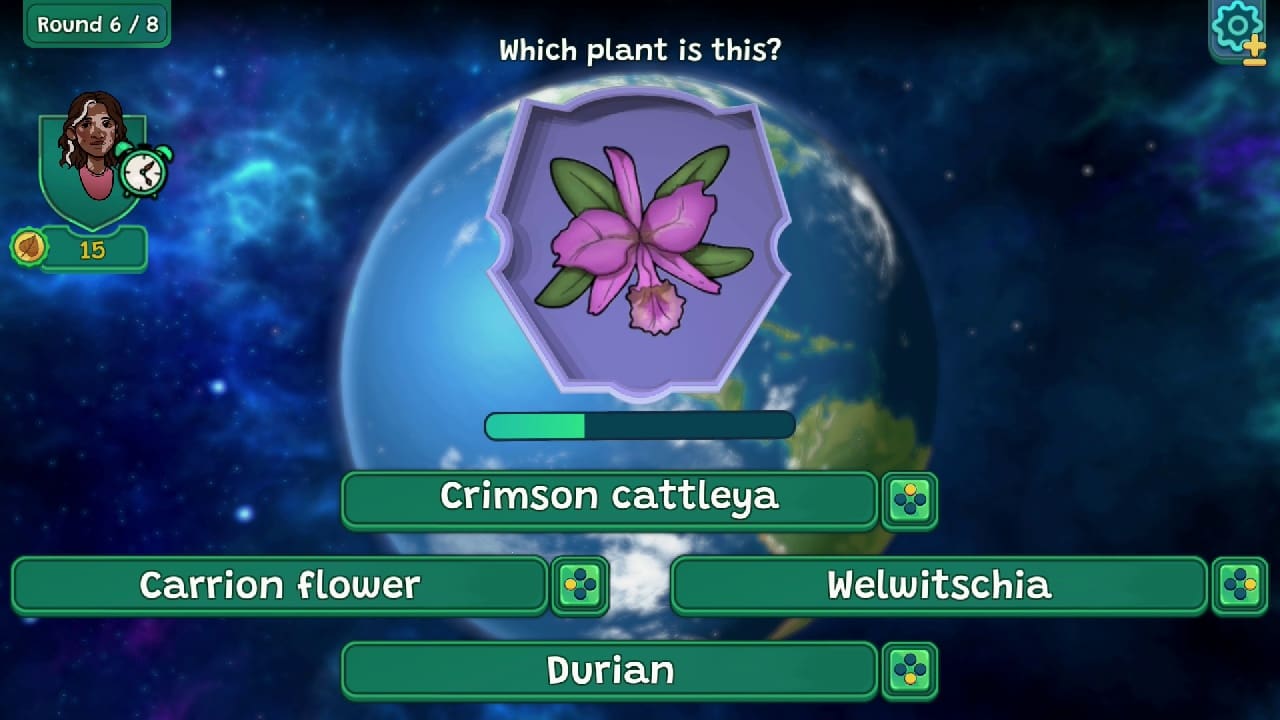
Task: Open the settings gear menu
Action: [1237, 25]
